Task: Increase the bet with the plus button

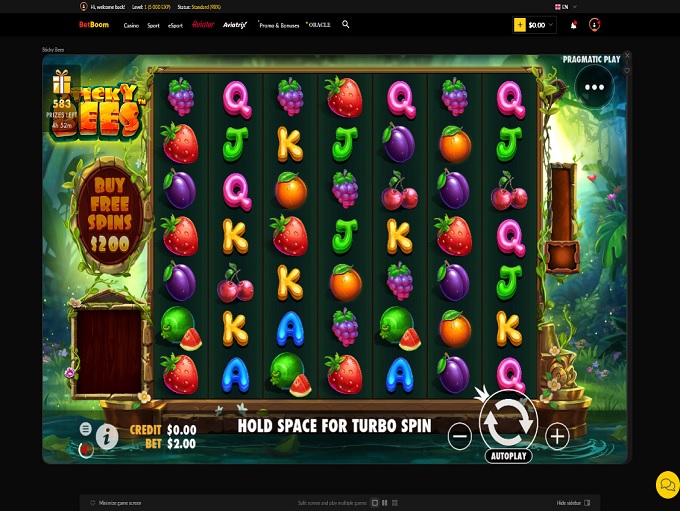Action: click(x=557, y=435)
